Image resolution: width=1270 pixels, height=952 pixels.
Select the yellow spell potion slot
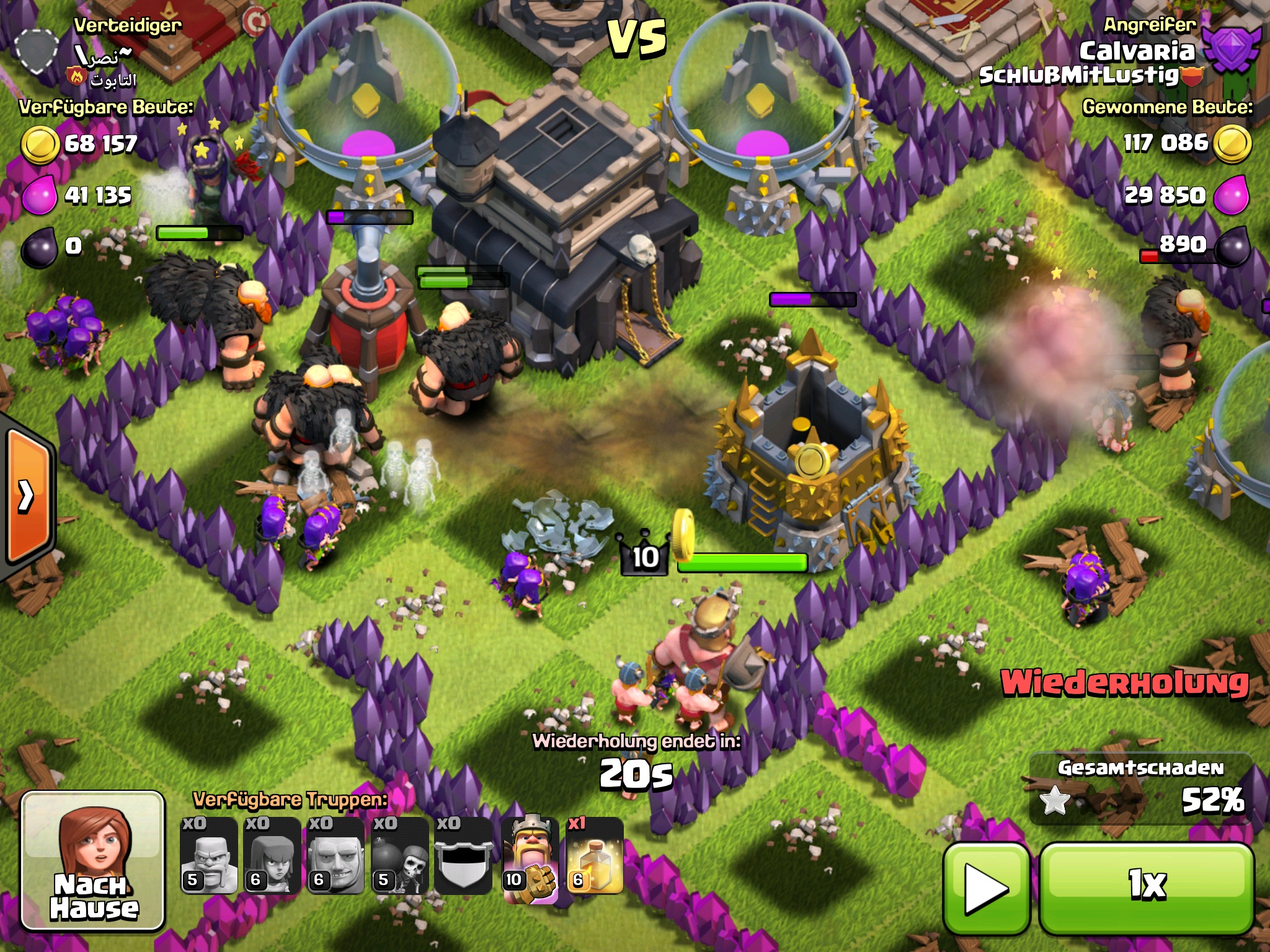tap(594, 857)
